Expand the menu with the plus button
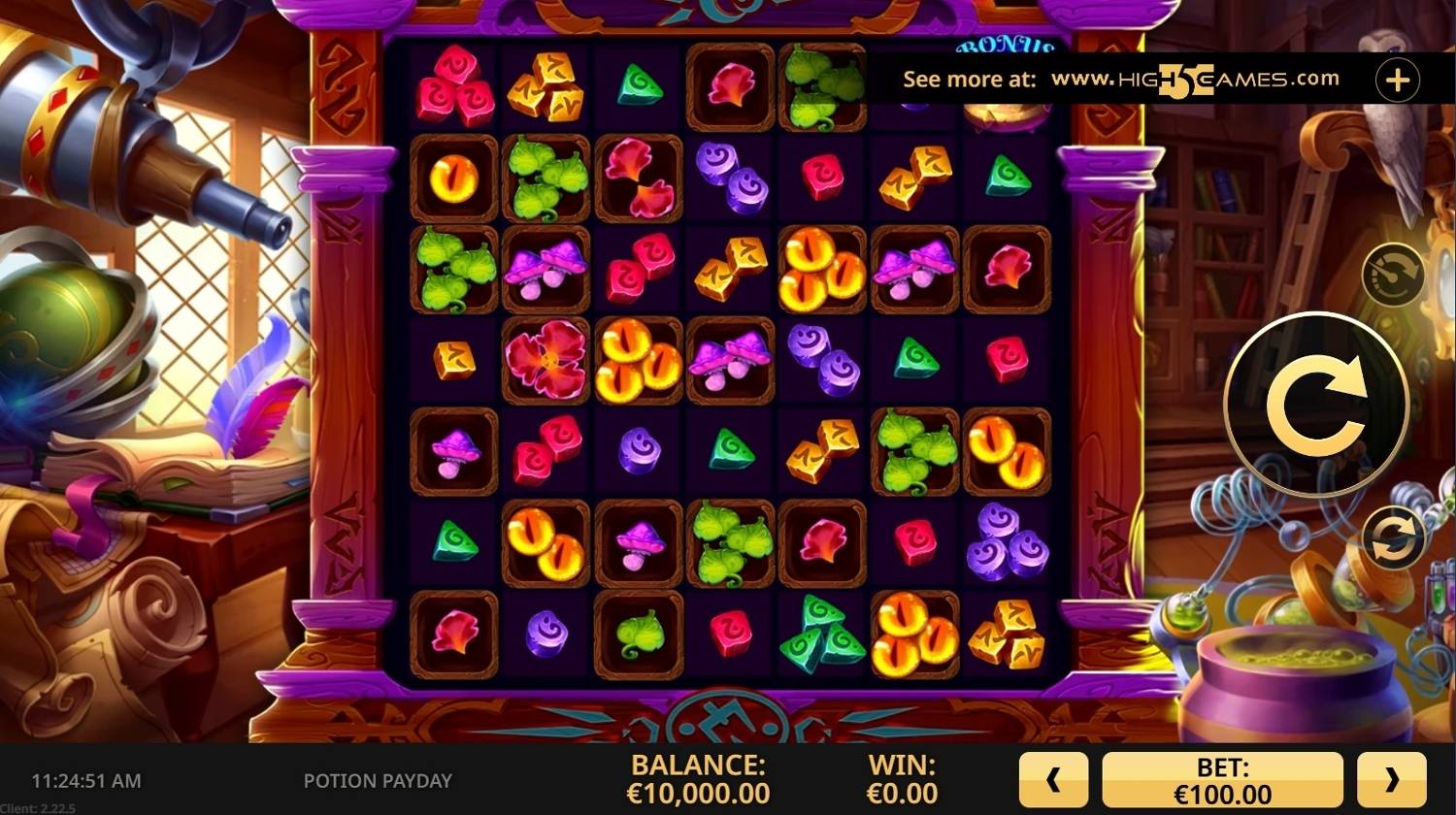Viewport: 1456px width, 815px height. coord(1397,81)
